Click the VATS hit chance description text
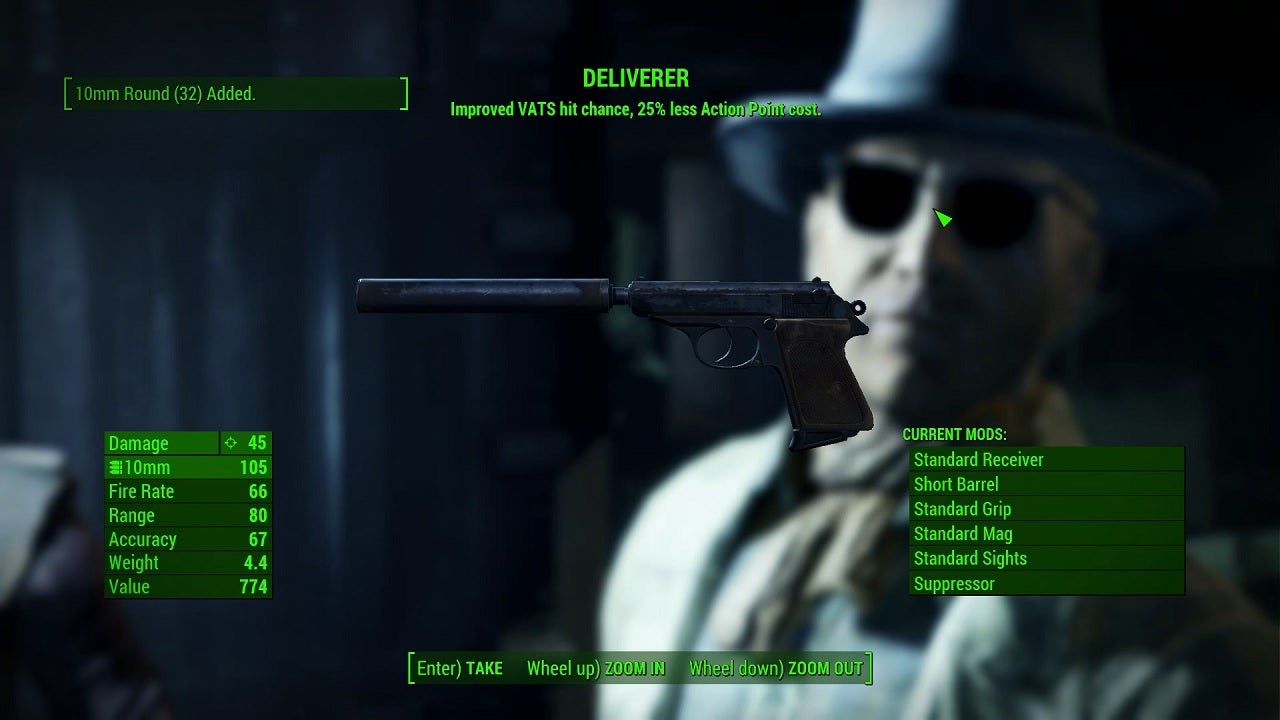This screenshot has height=720, width=1280. point(637,110)
